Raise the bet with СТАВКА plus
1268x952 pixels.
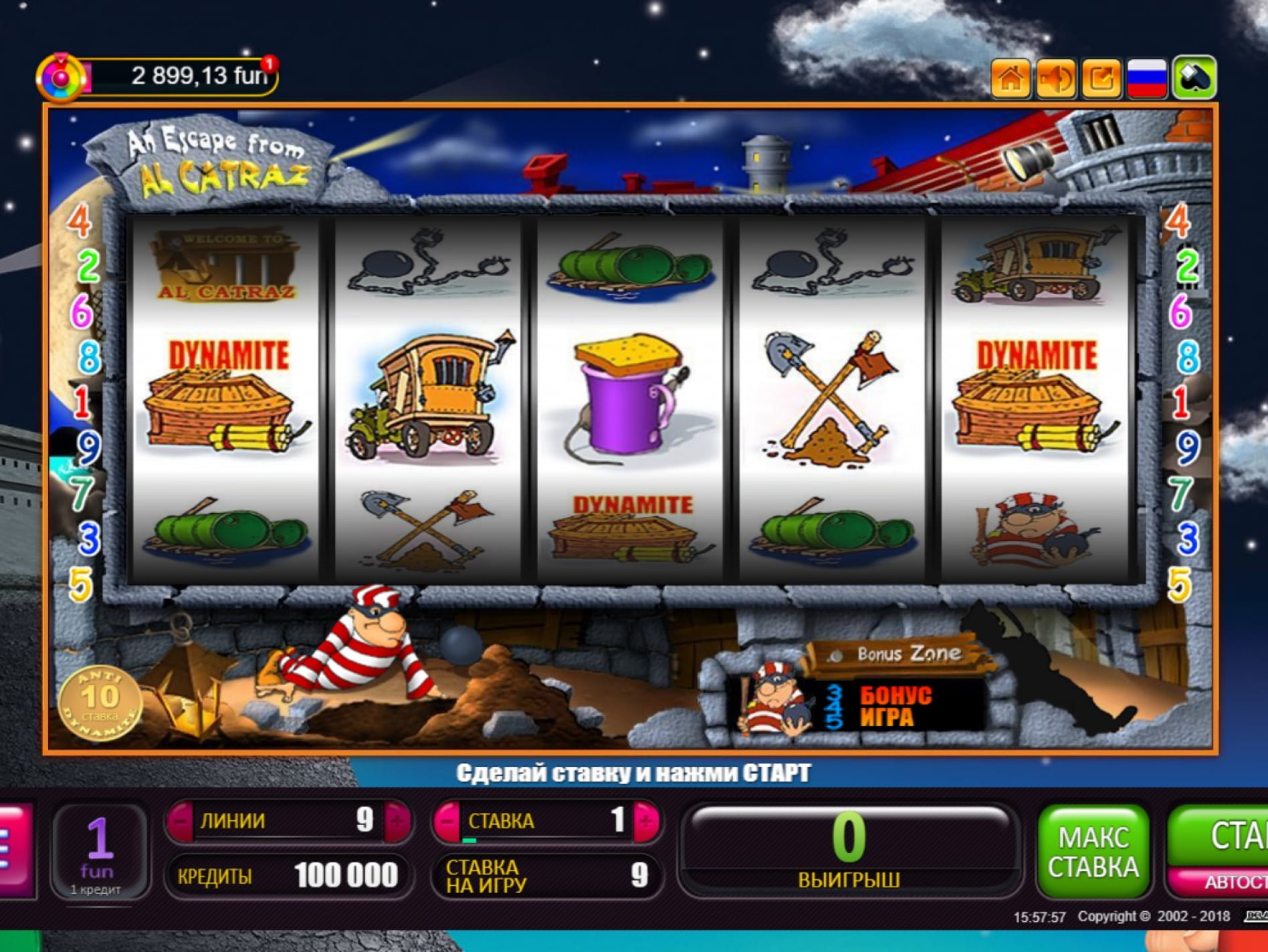(x=645, y=820)
